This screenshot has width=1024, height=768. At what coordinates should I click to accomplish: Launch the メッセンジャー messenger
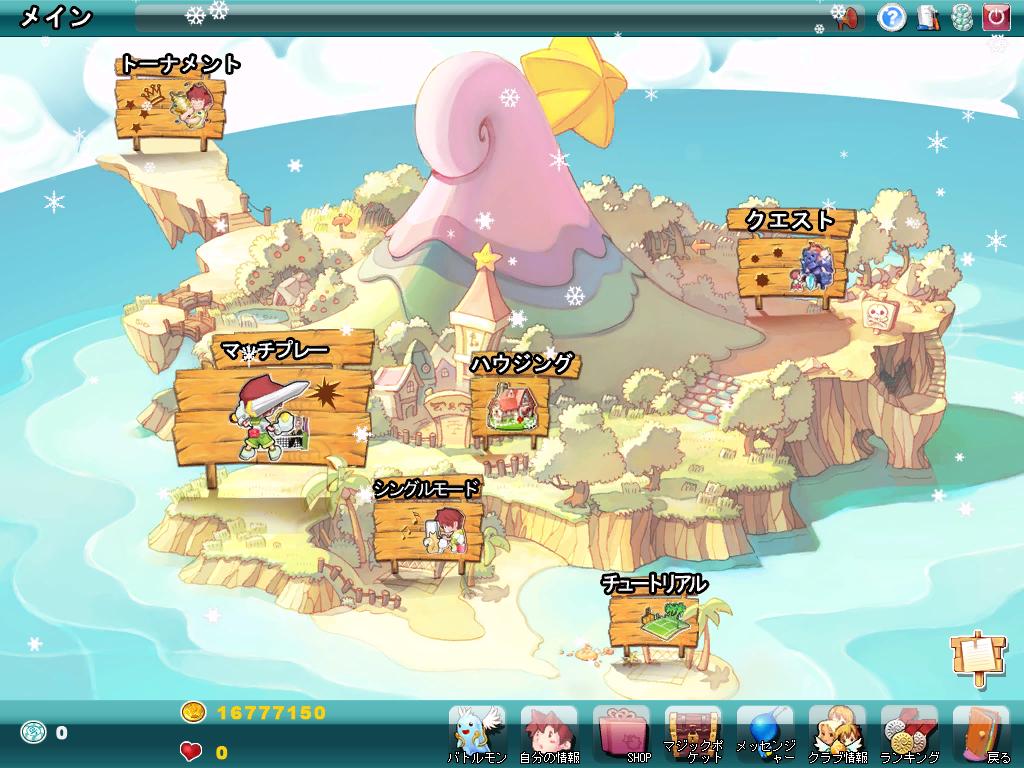[765, 733]
